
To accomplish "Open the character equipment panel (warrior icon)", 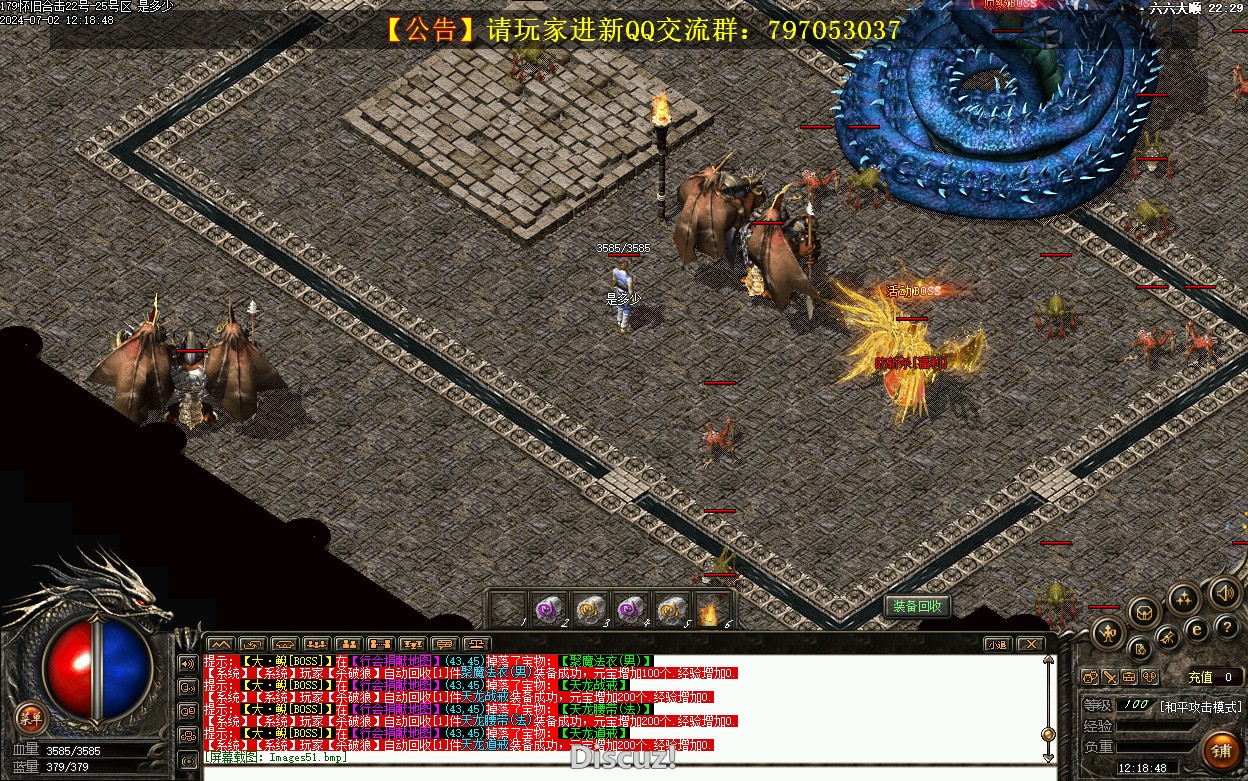I will tap(1108, 631).
